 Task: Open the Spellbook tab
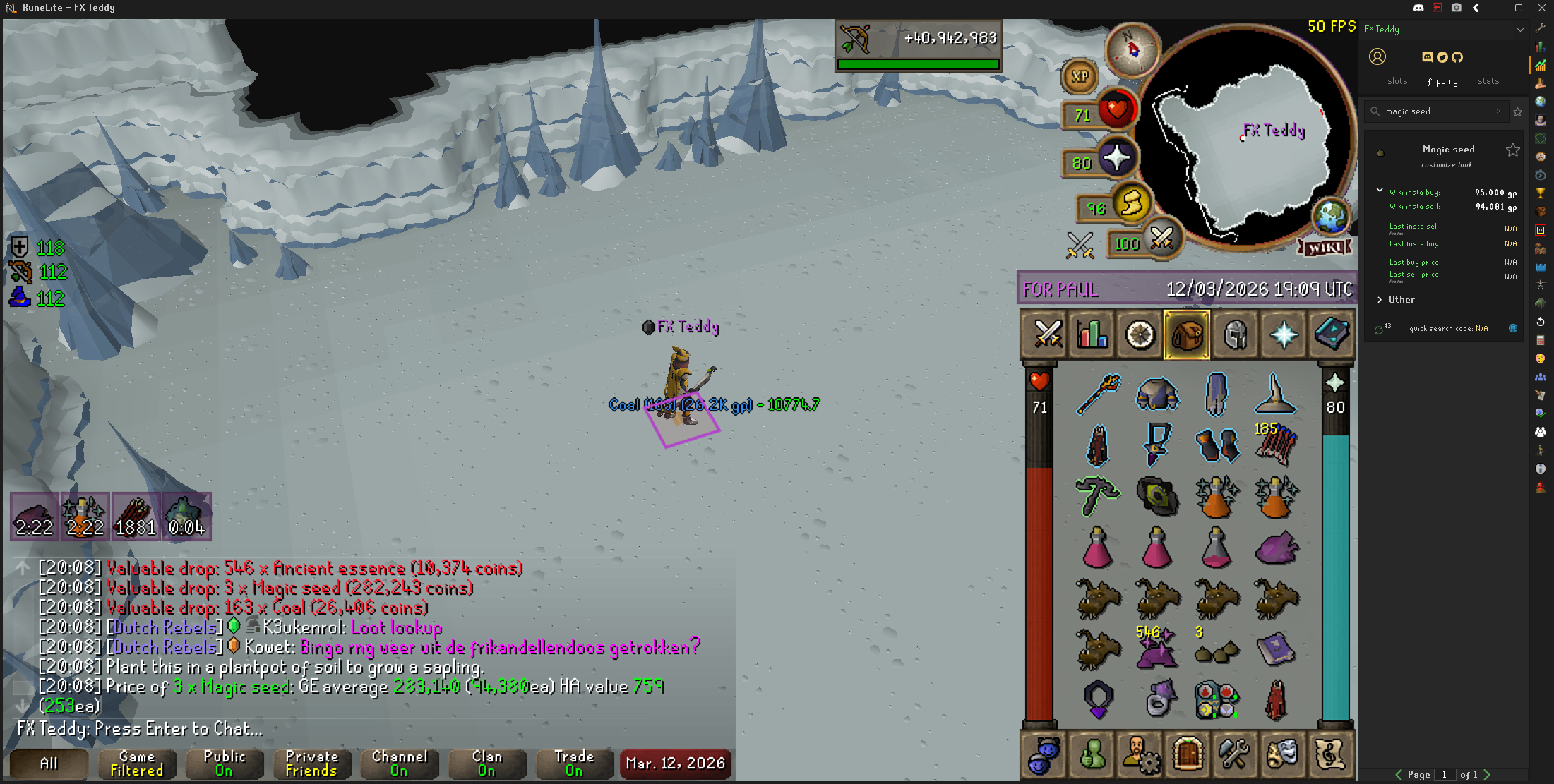1331,334
